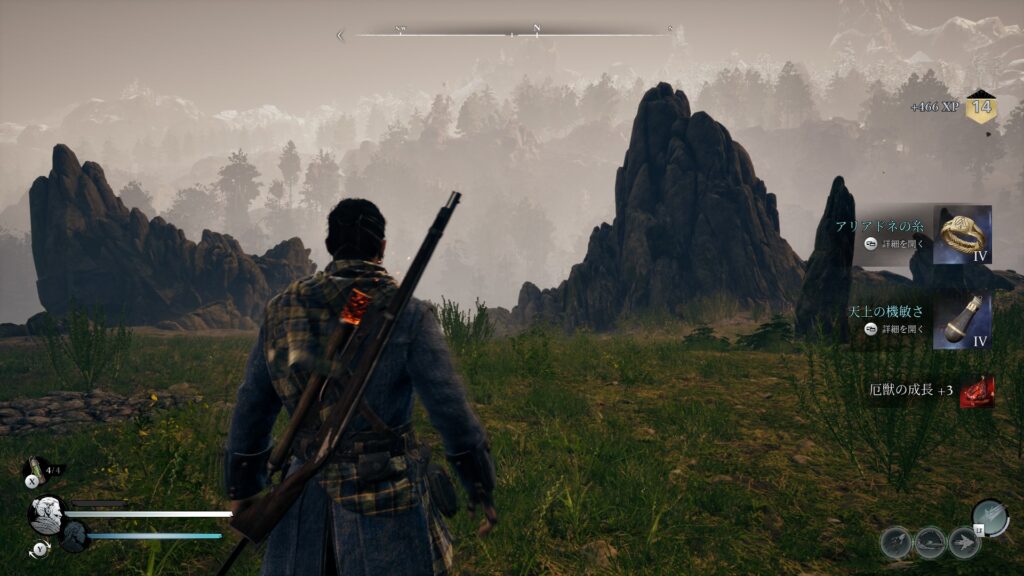Click the white-haired character portrait

click(45, 514)
